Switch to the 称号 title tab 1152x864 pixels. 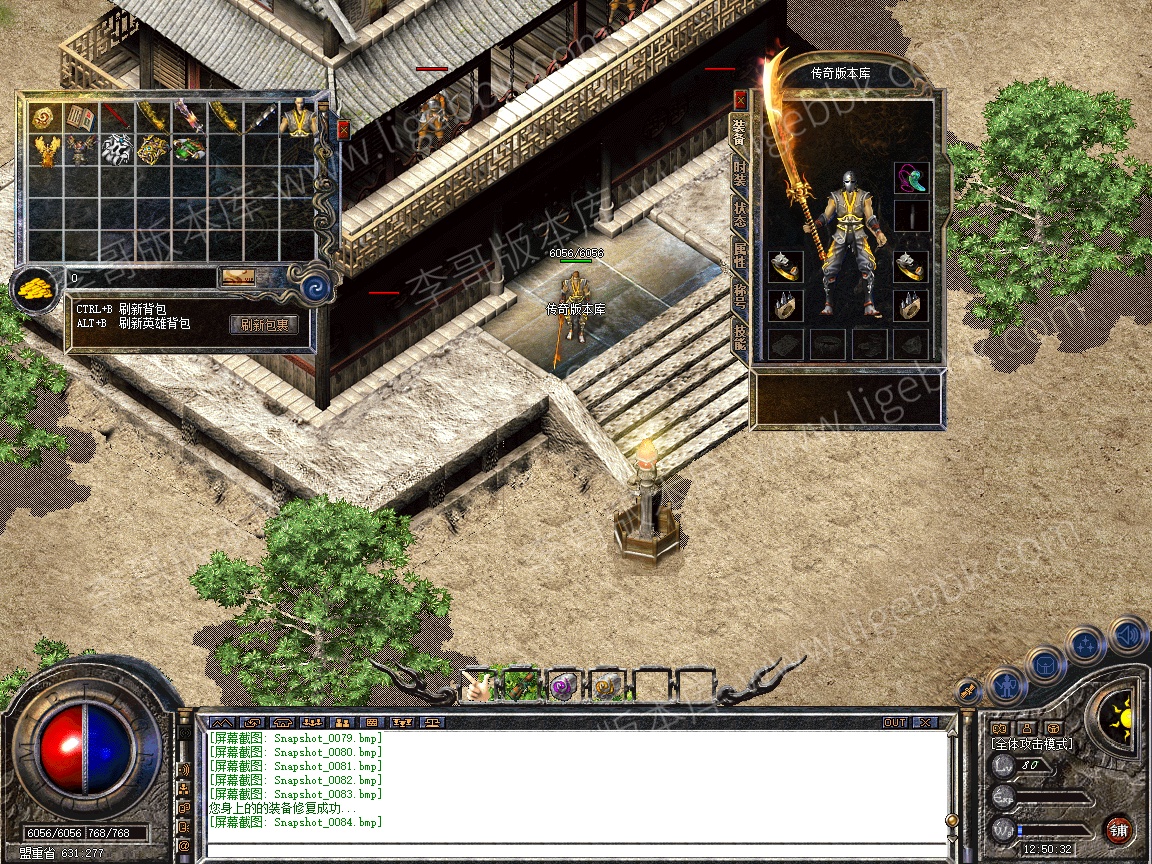pos(740,298)
